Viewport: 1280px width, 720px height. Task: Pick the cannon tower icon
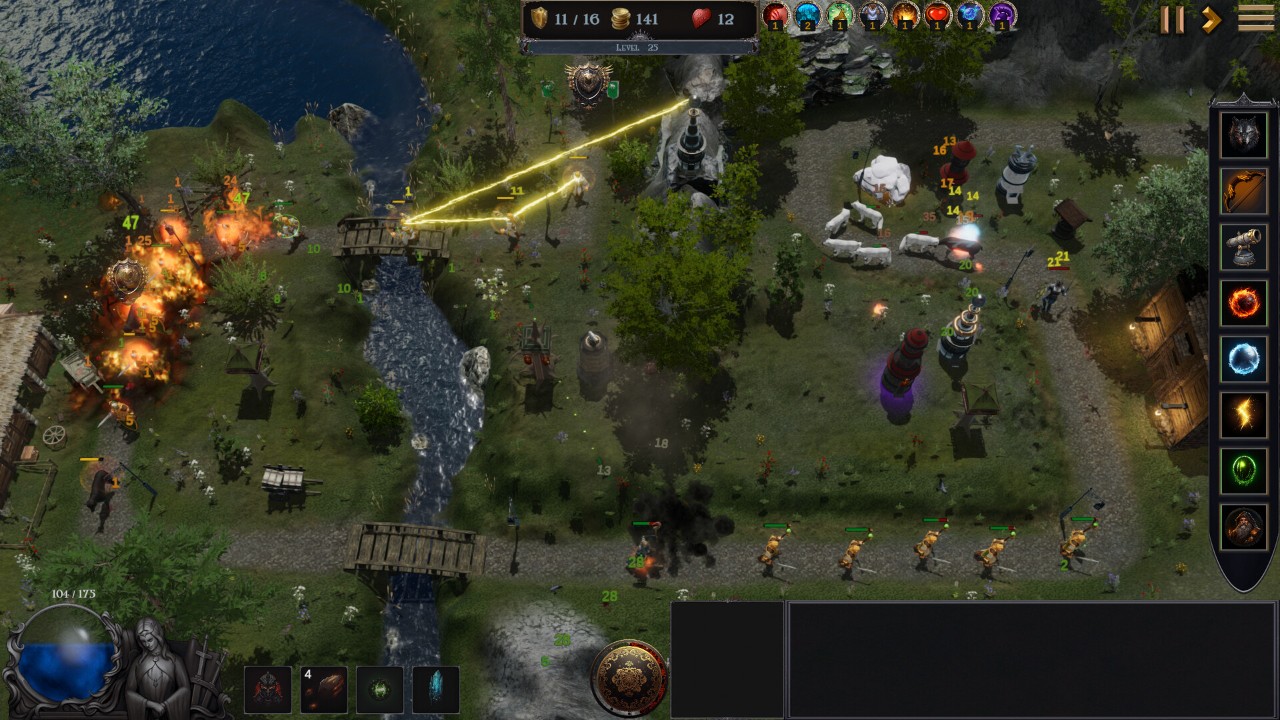(1244, 247)
